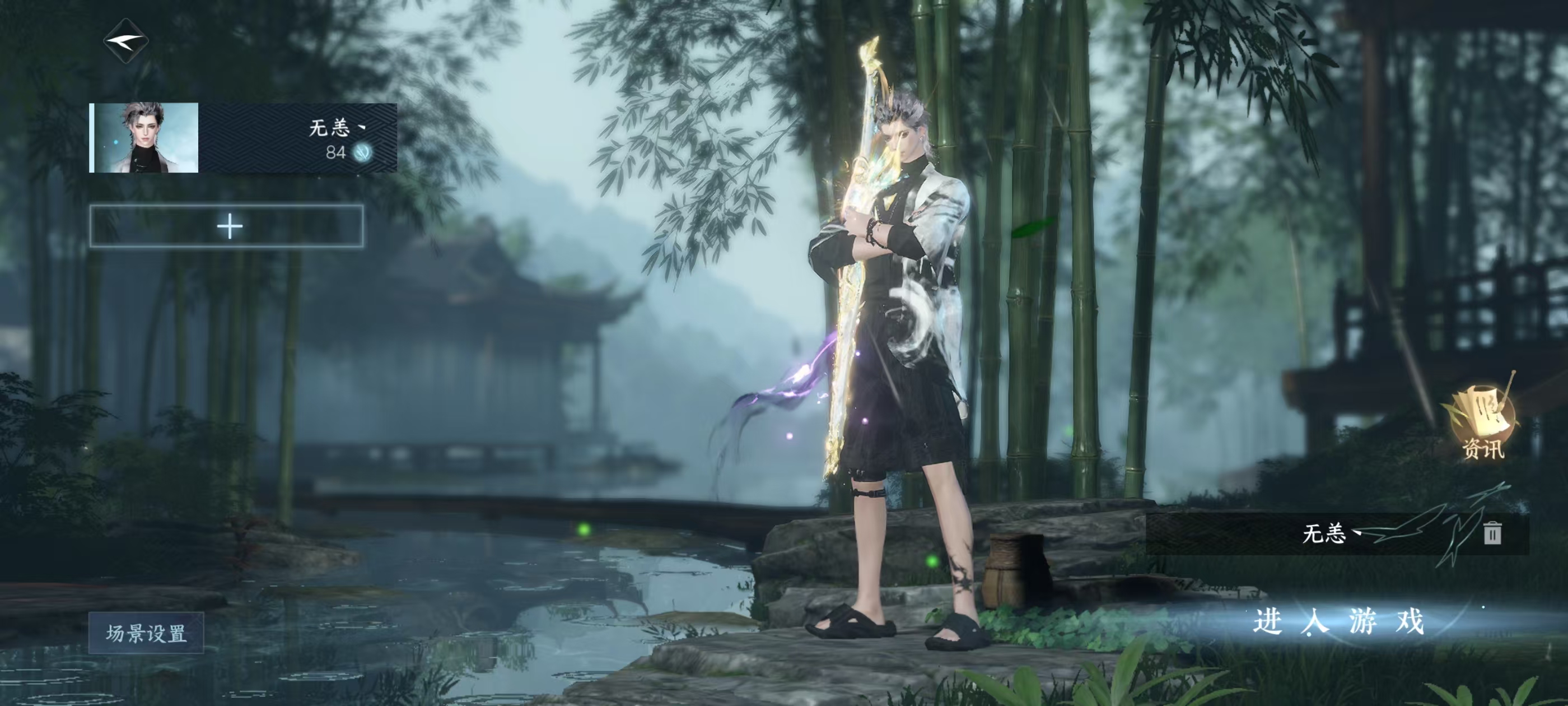Select the 无恙 level 84 character card

(243, 138)
